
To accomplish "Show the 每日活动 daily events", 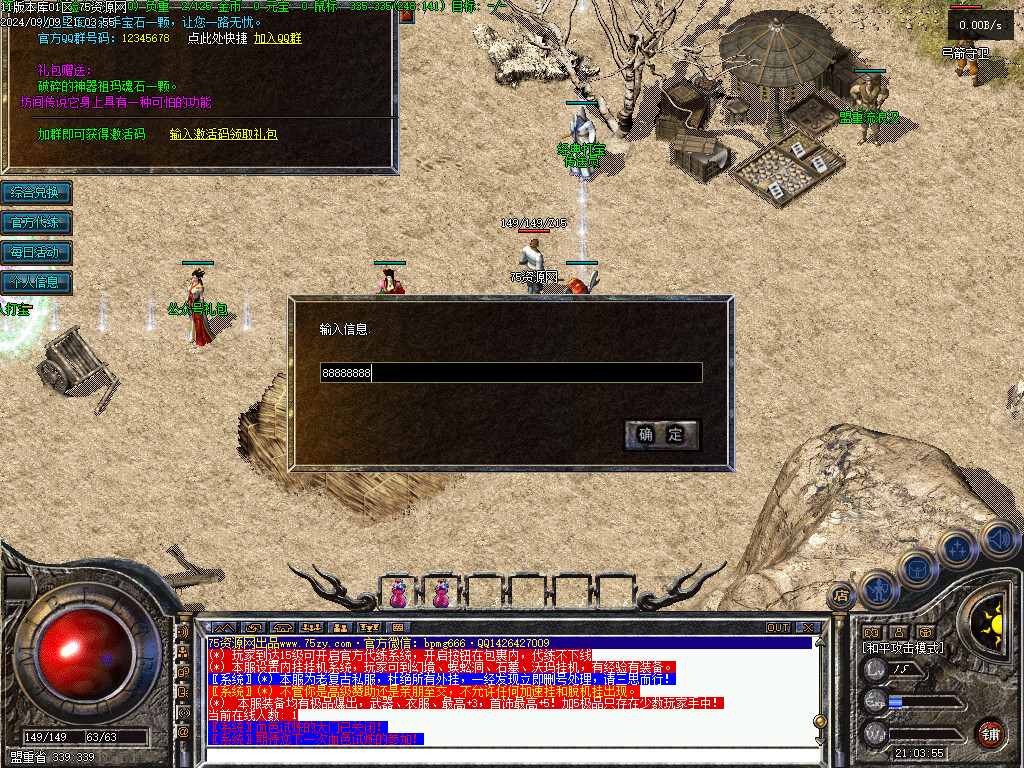I will pos(36,252).
